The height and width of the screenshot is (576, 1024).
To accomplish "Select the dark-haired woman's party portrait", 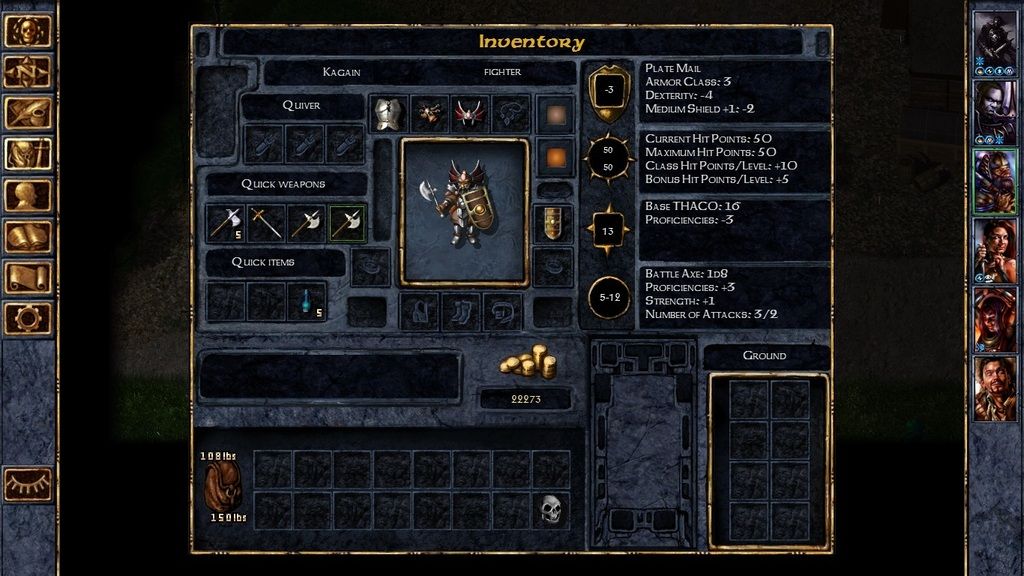I will (x=994, y=250).
